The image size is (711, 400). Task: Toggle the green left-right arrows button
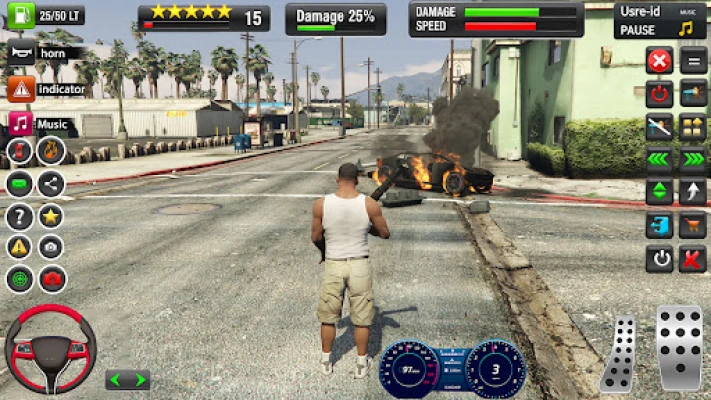[127, 380]
